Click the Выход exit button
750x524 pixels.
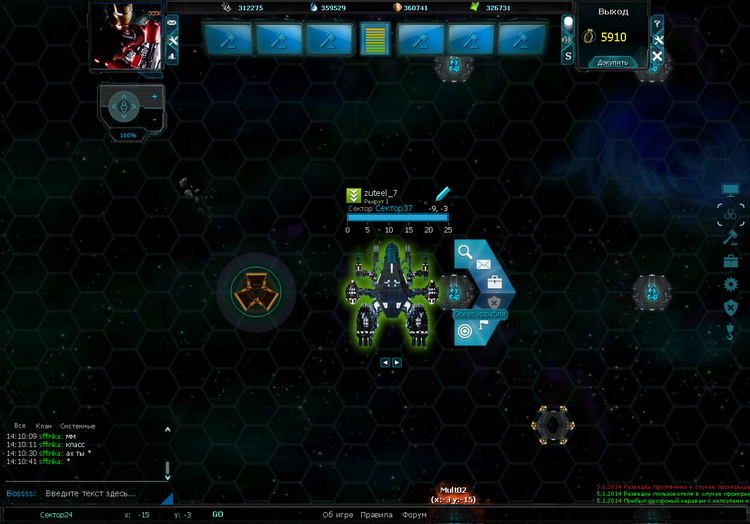[612, 12]
